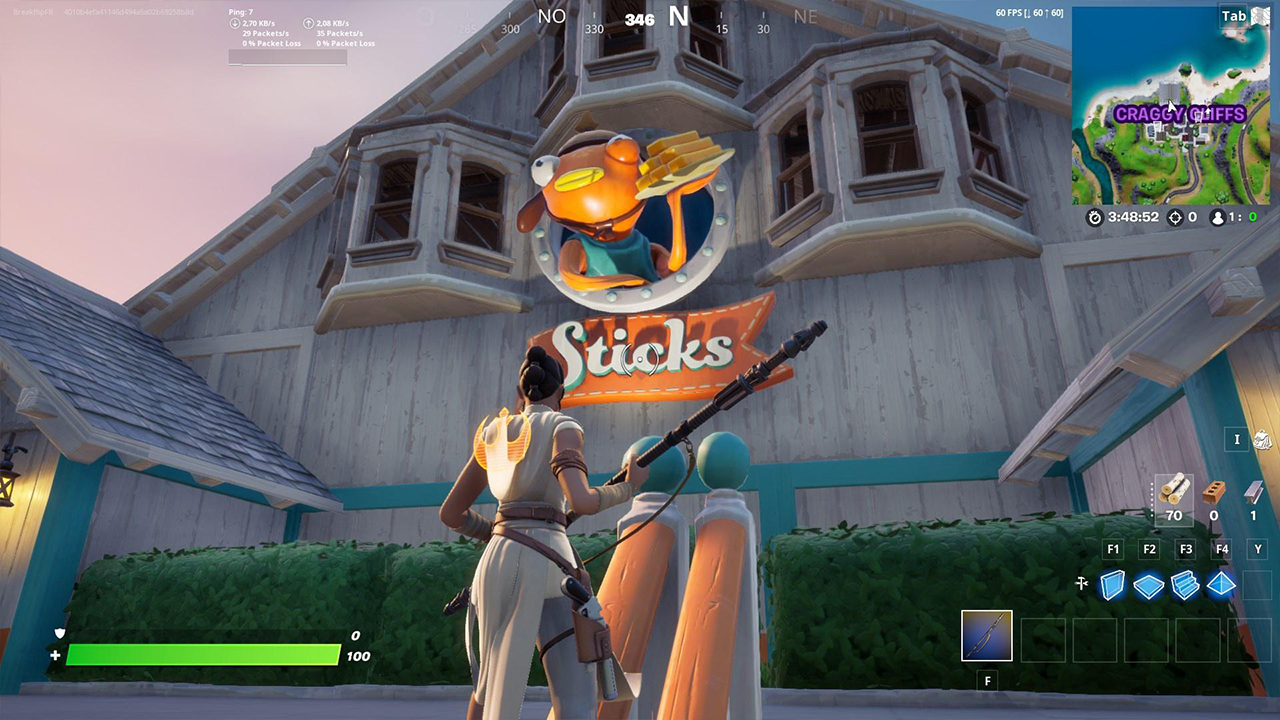Click the I inventory key indicator
The width and height of the screenshot is (1280, 720).
(x=1236, y=440)
